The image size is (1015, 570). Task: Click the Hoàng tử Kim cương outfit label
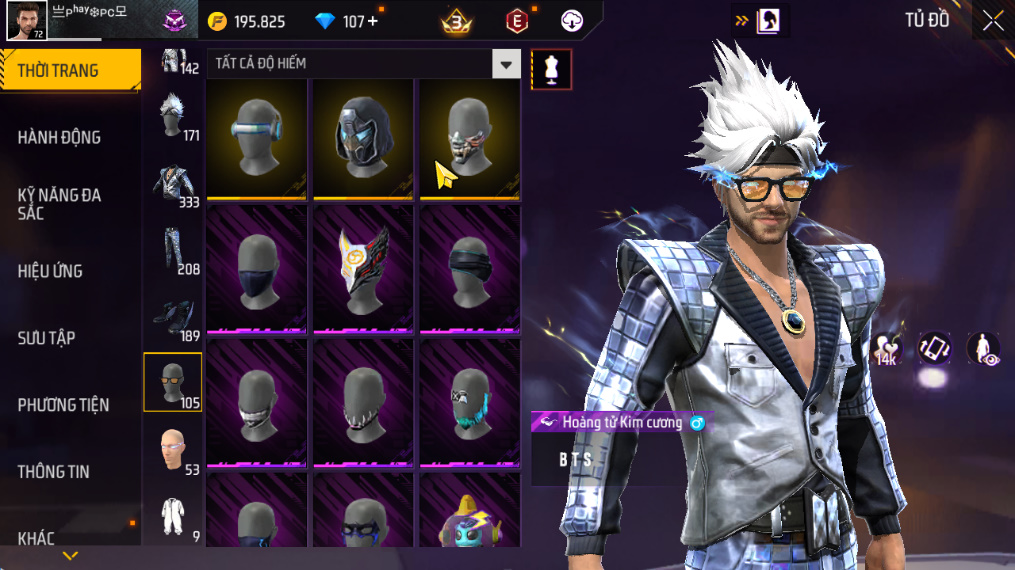(x=622, y=423)
